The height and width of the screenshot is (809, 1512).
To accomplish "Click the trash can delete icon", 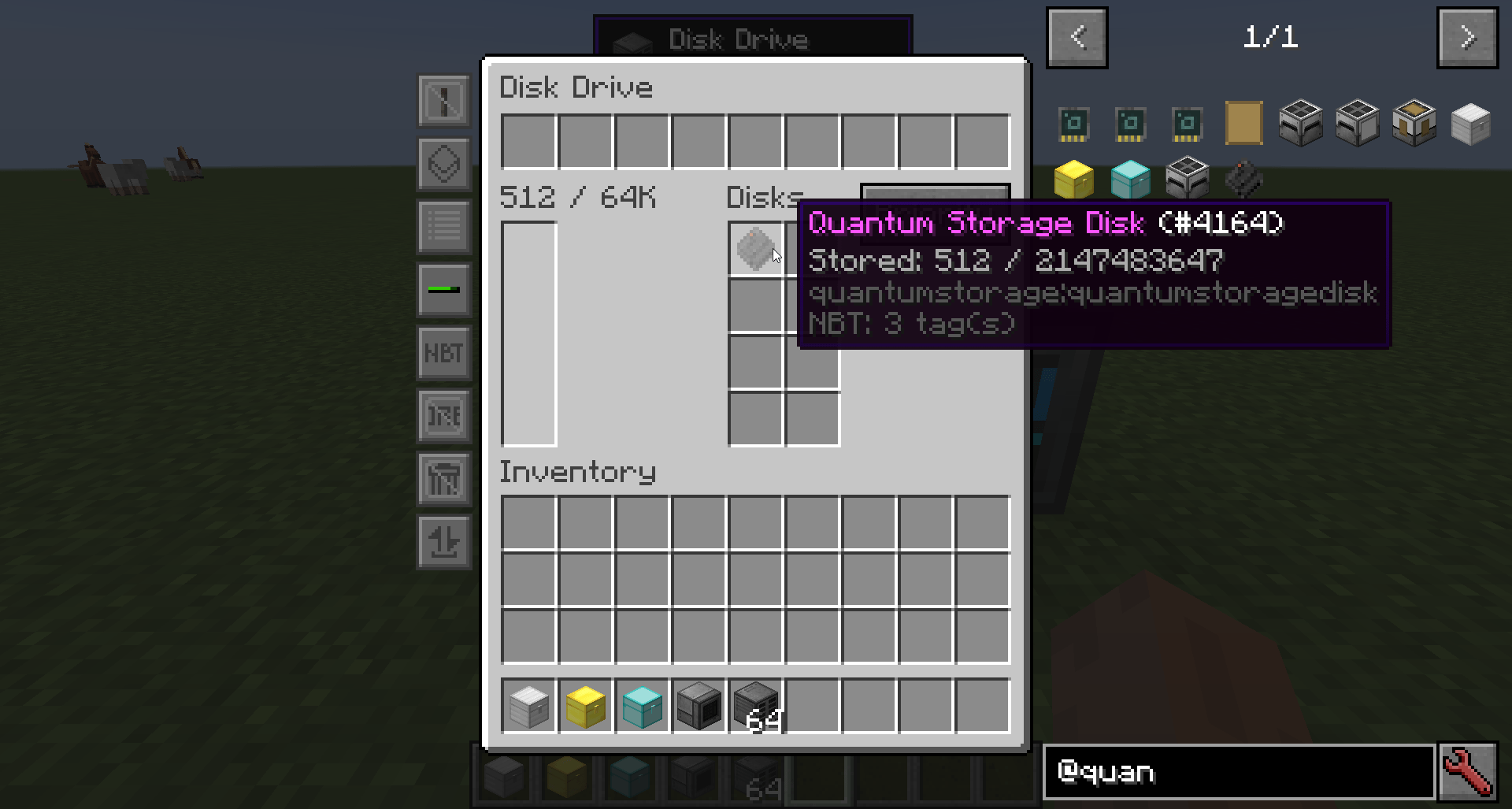I will [444, 479].
